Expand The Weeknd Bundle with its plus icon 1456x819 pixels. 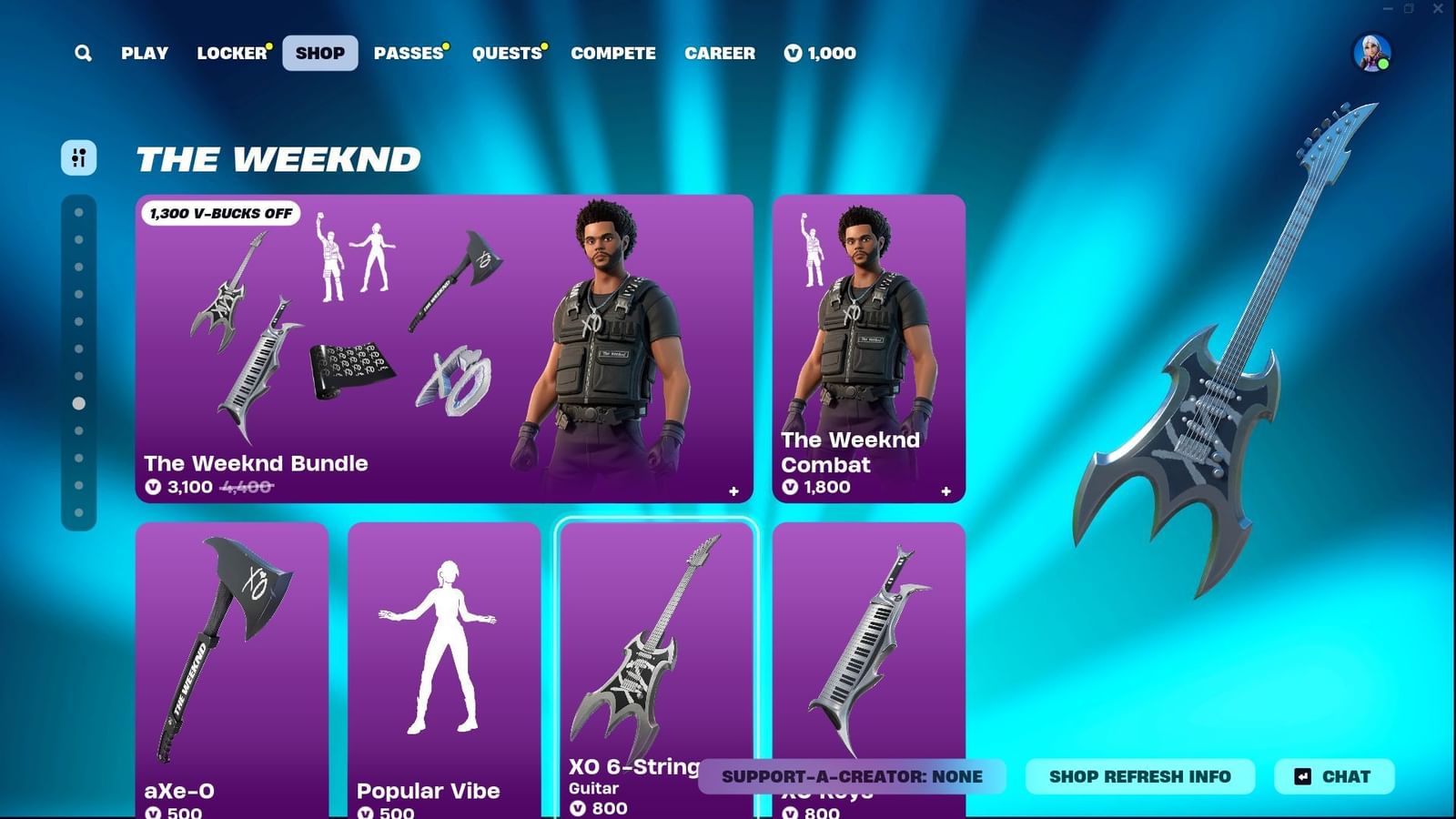coord(733,490)
